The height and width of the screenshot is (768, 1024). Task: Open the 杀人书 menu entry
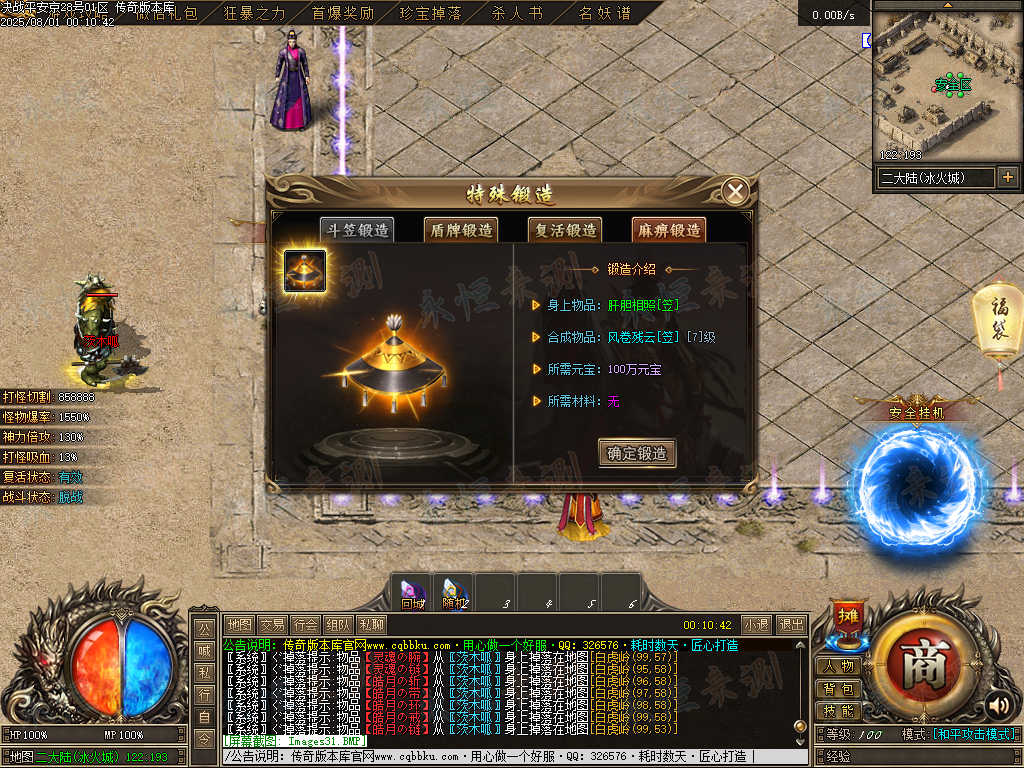pos(517,13)
